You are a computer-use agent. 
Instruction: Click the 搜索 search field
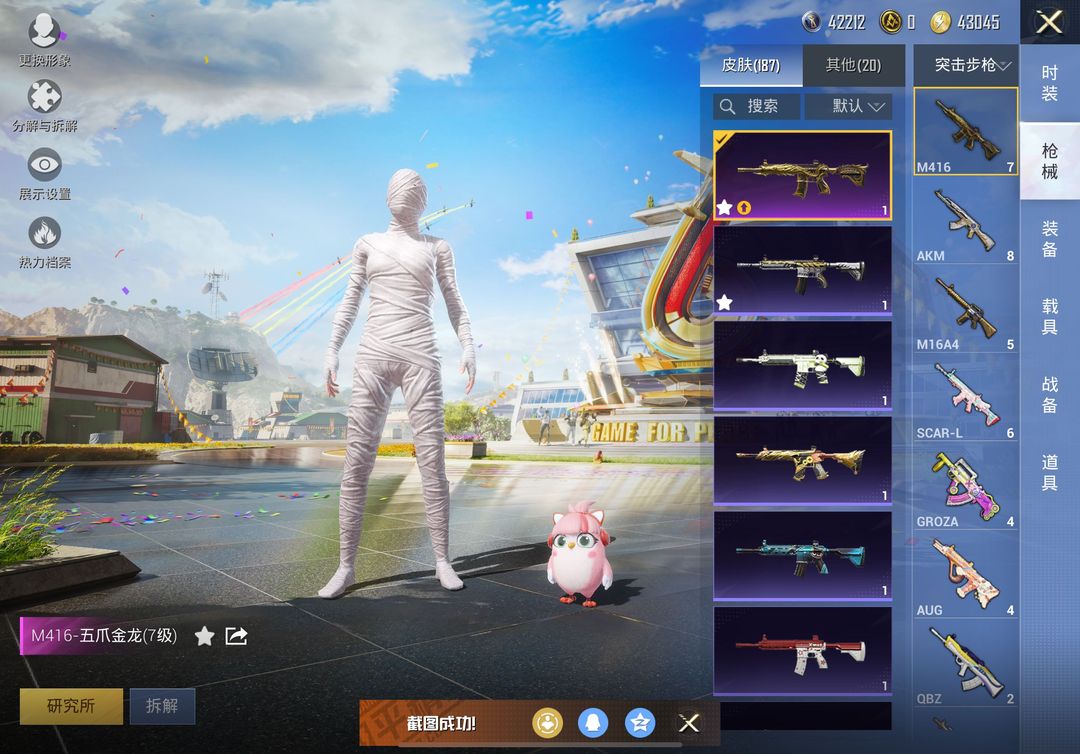(757, 106)
